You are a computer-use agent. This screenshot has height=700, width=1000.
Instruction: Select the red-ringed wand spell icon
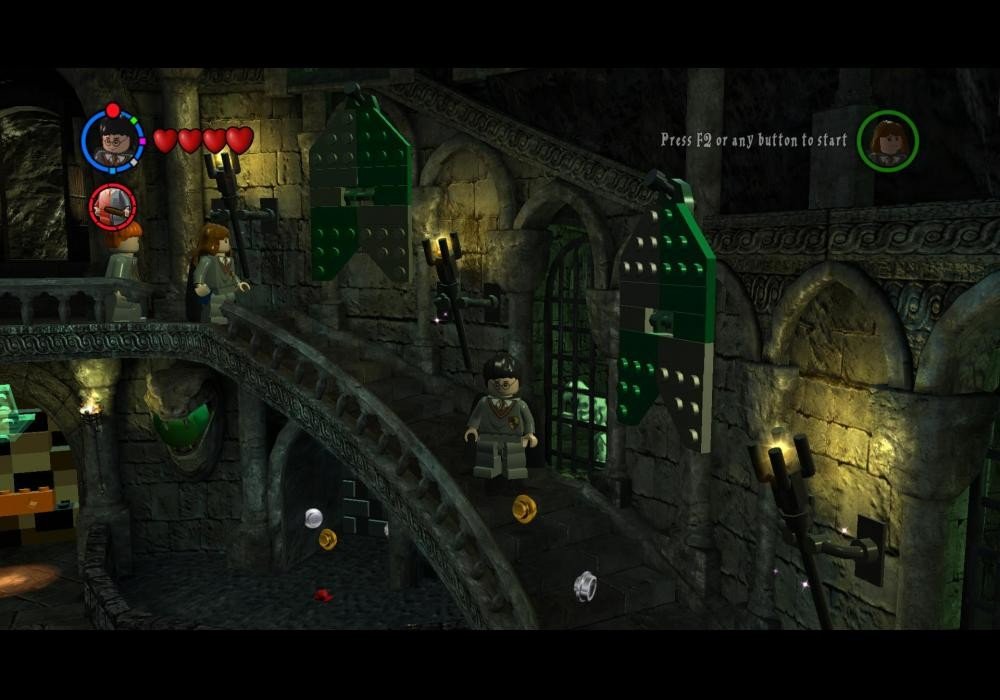(x=112, y=206)
